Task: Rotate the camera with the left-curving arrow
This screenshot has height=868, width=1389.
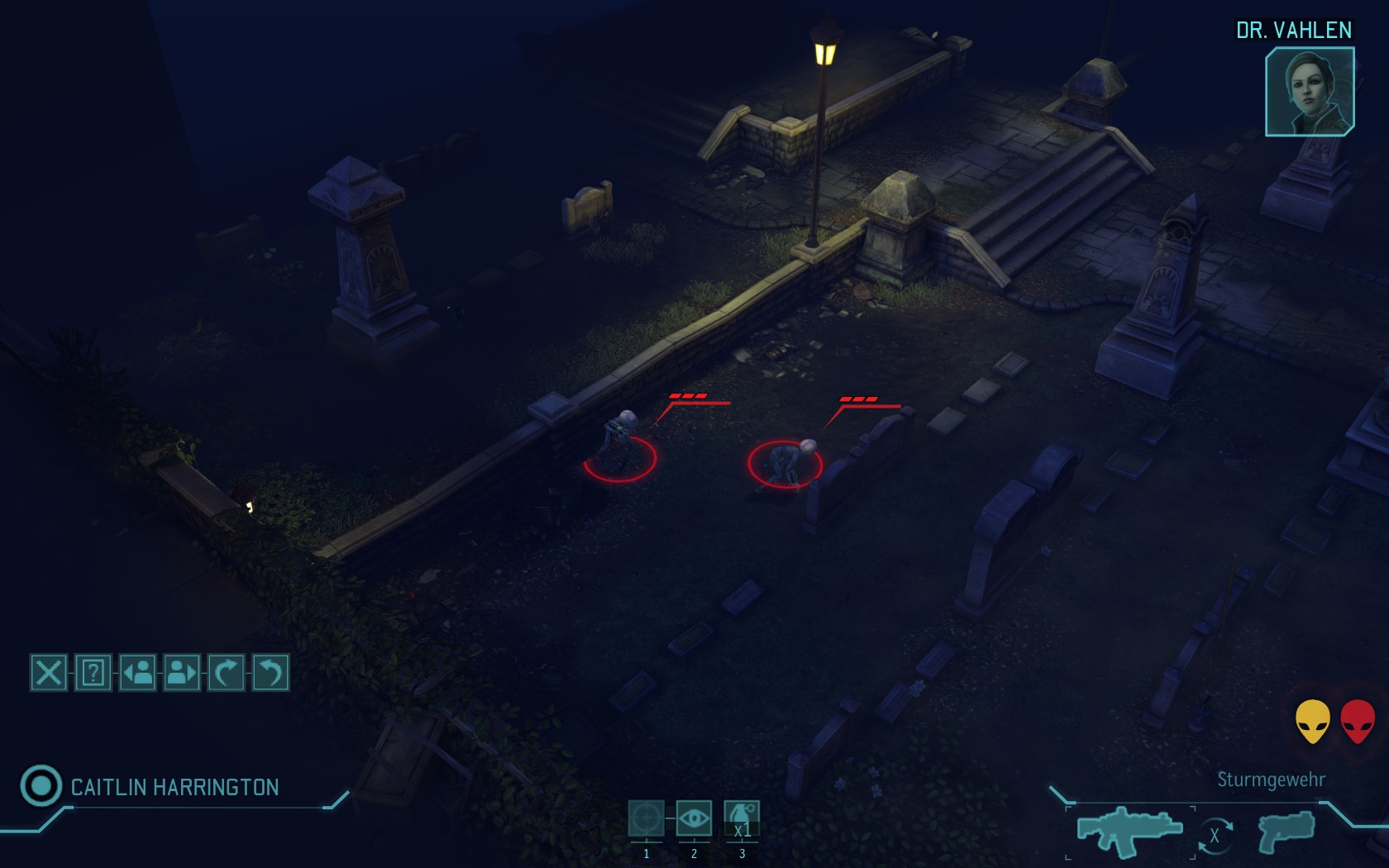Action: tap(270, 673)
